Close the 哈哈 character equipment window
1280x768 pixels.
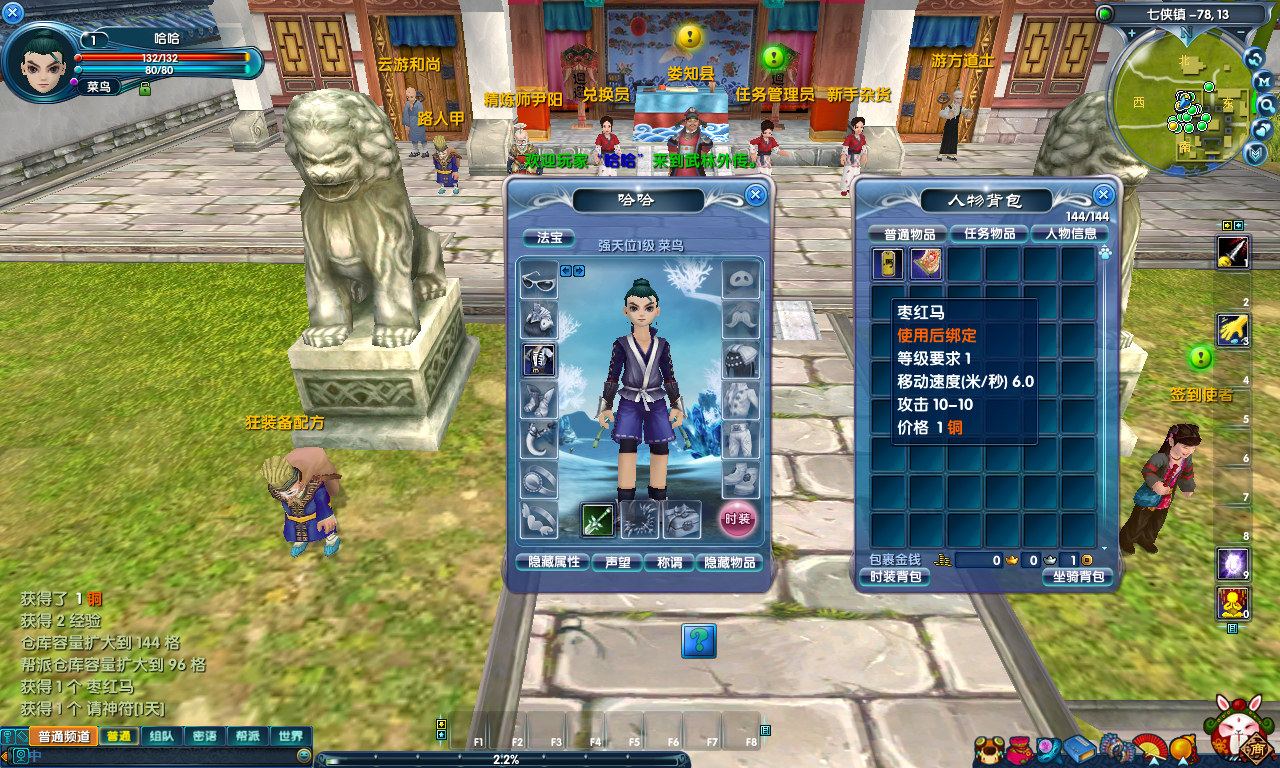[756, 195]
